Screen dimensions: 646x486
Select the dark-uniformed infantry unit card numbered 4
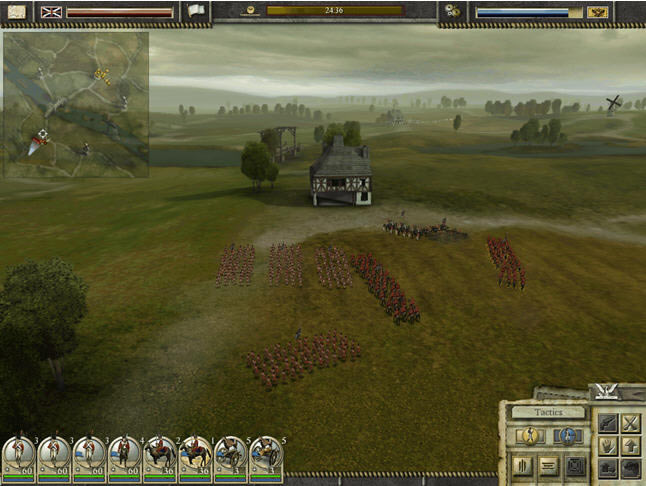125,456
